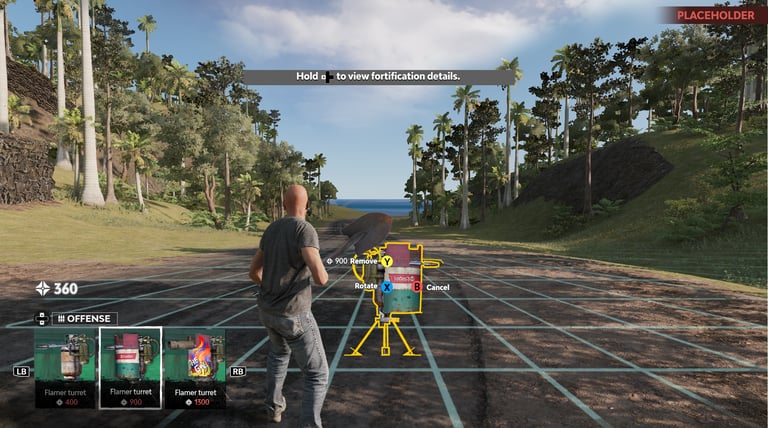Pick the 1300-cost Flamer turret card
The image size is (768, 428).
pyautogui.click(x=195, y=367)
